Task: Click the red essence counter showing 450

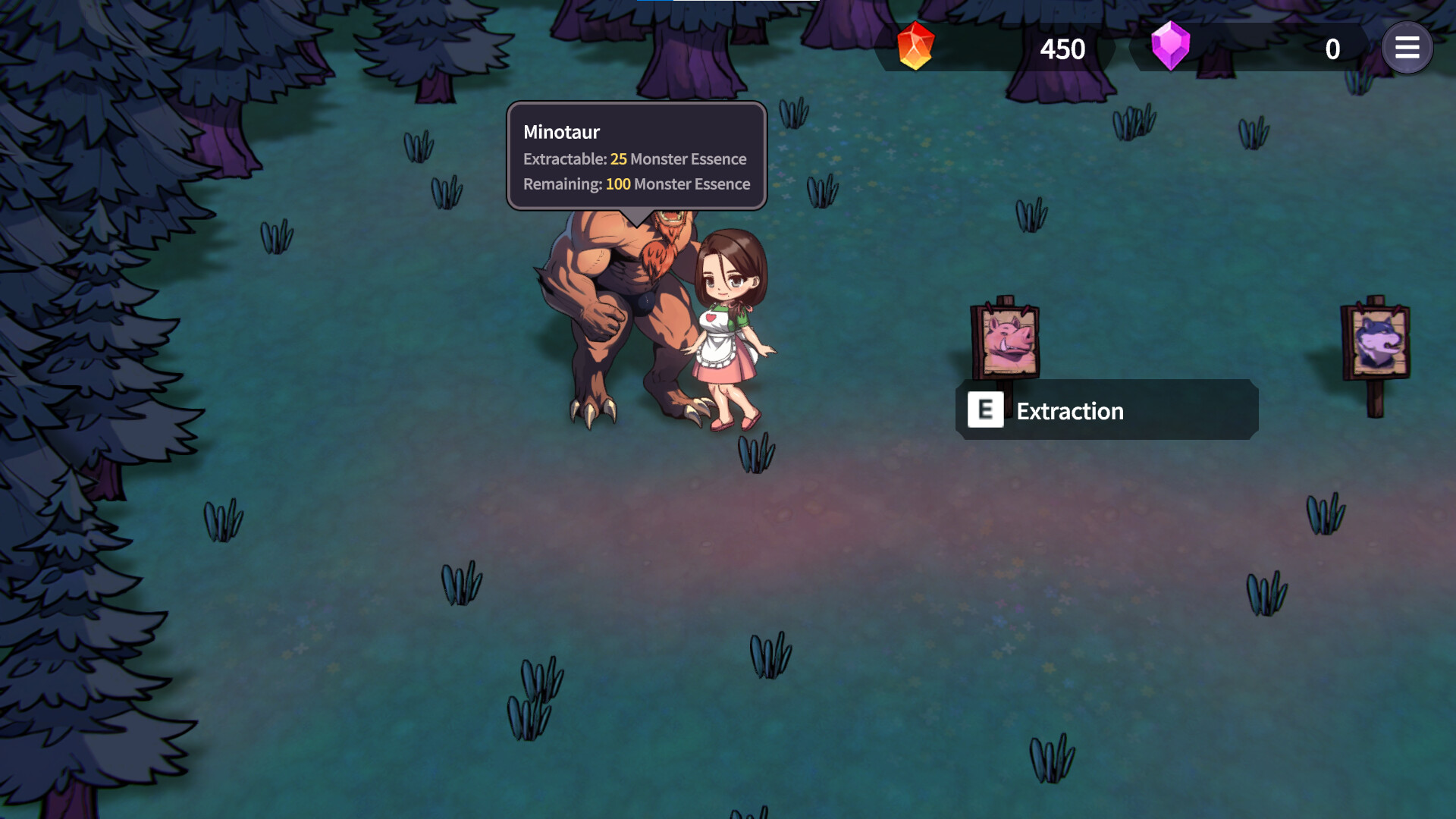Action: pos(1064,50)
